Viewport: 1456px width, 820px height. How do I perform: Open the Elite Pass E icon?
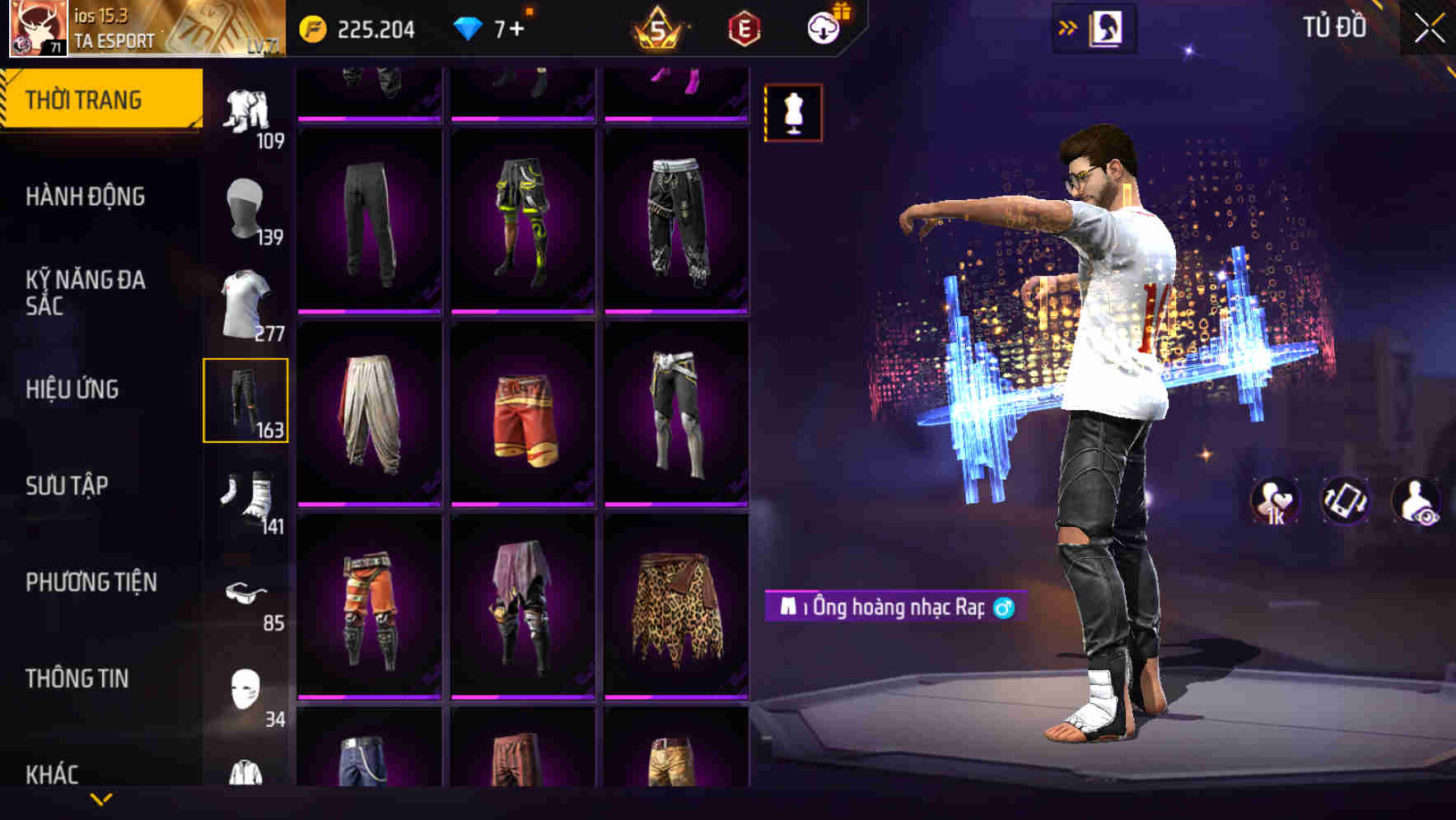coord(740,27)
